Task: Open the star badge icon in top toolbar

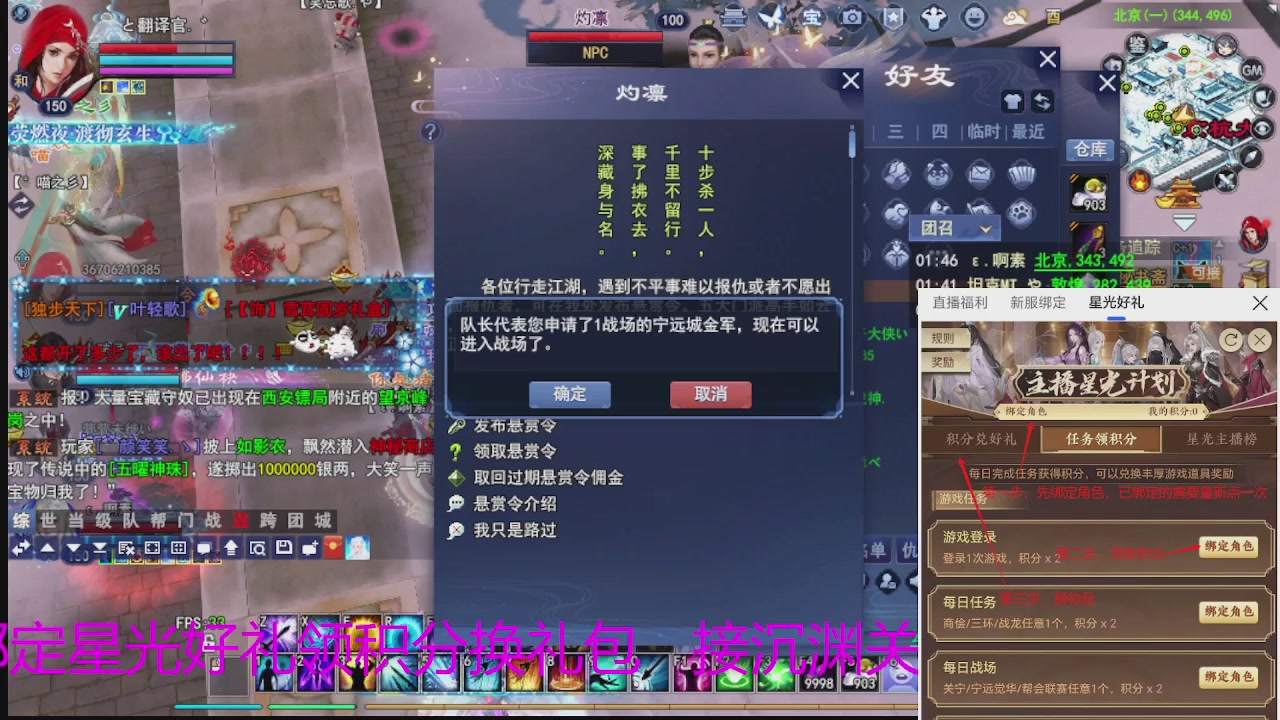Action: (893, 16)
